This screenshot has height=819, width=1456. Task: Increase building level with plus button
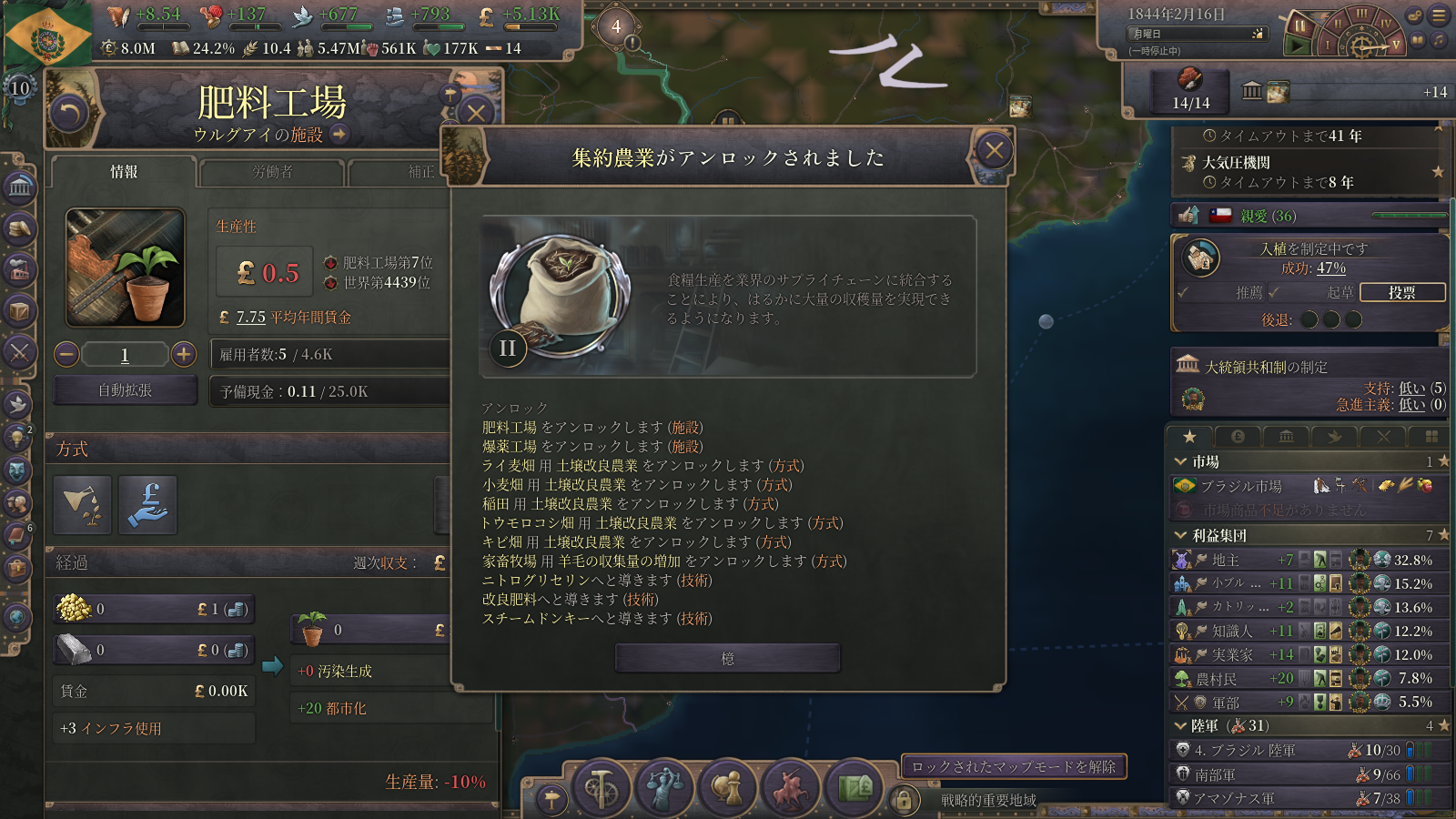tap(184, 354)
